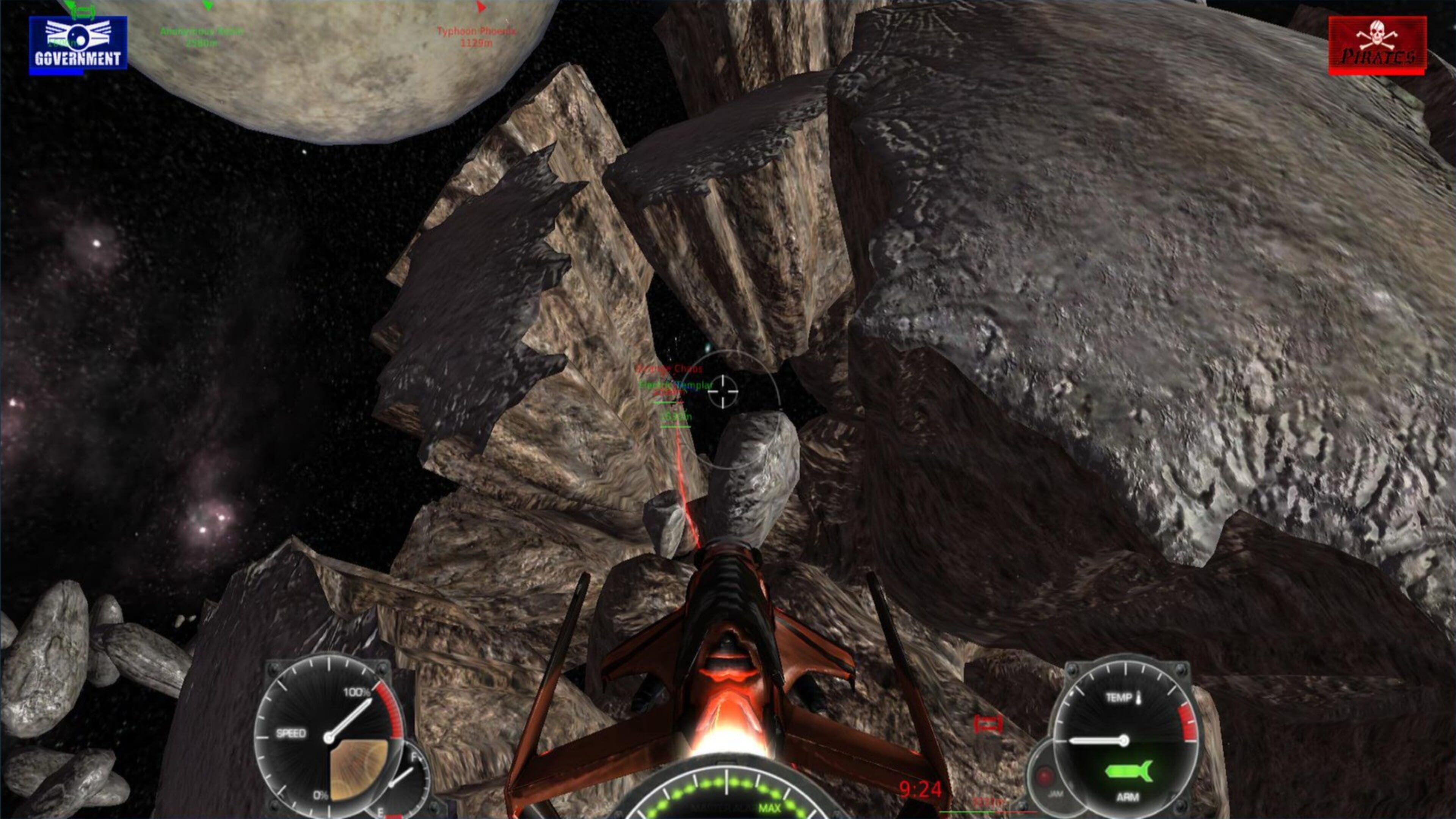Click the center targeting crosshair reticle

(723, 392)
